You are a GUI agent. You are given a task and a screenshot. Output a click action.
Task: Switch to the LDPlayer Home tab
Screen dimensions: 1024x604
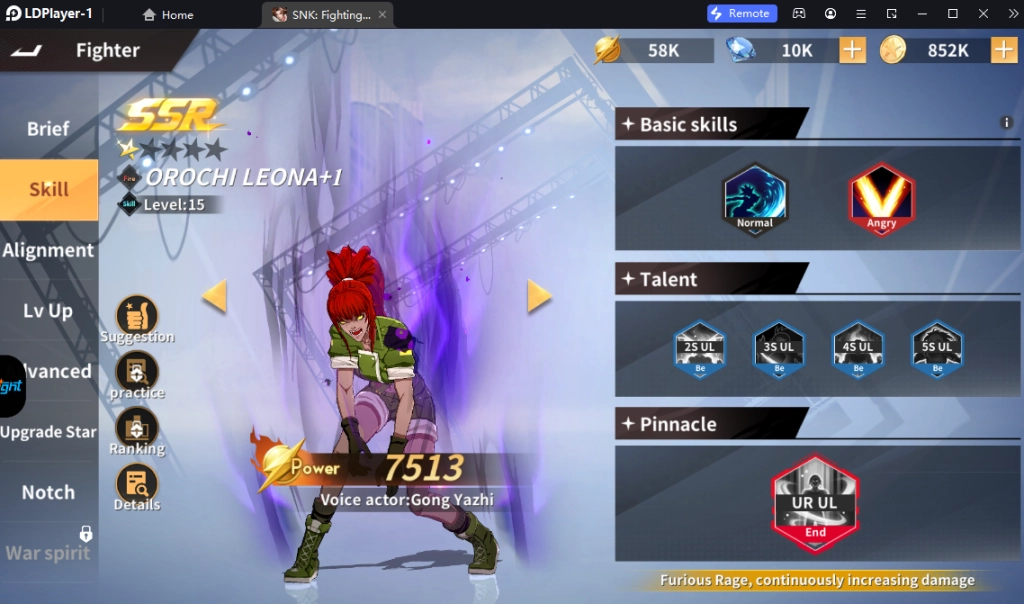(168, 15)
